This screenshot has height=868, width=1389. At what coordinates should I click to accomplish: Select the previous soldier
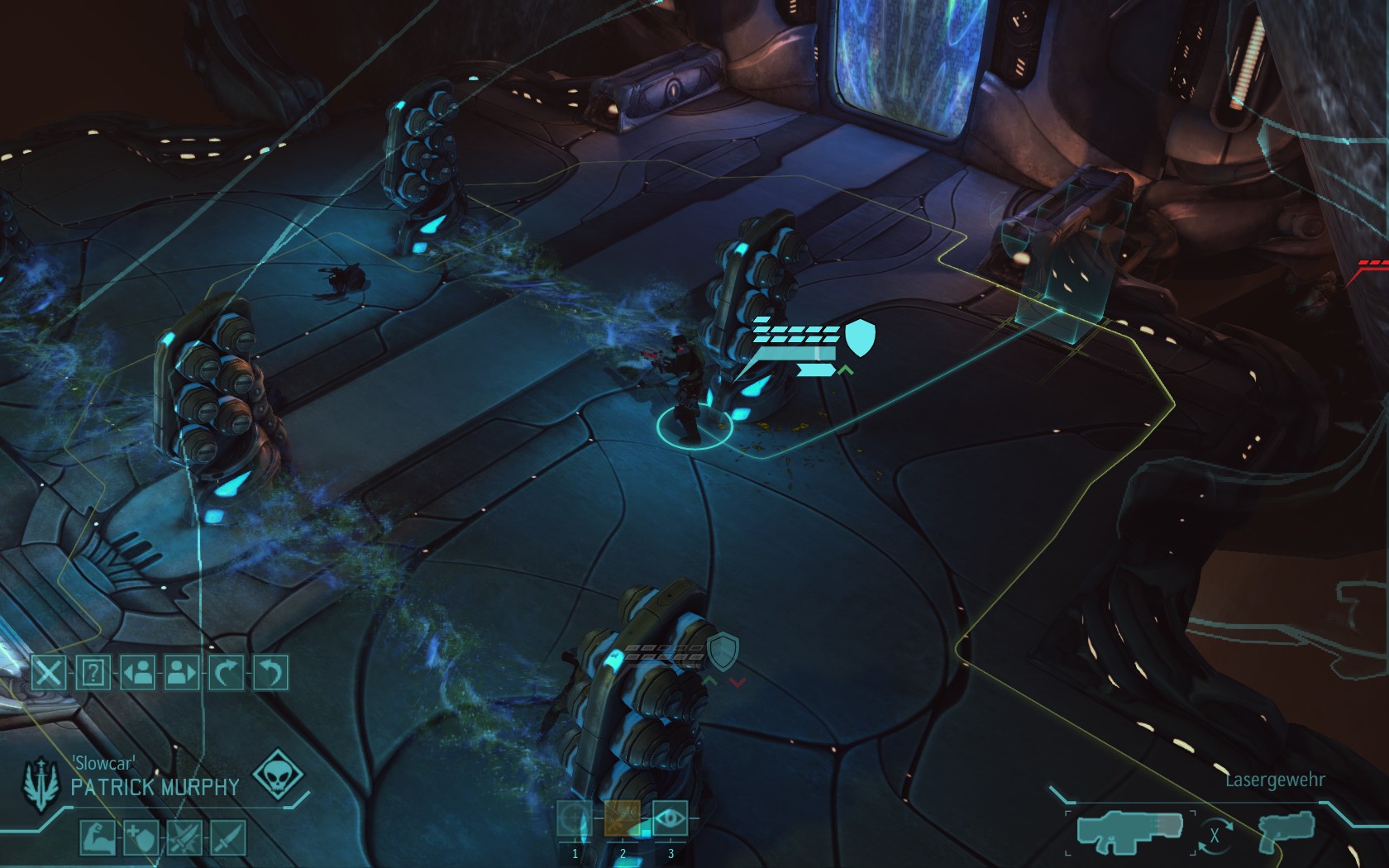click(137, 673)
